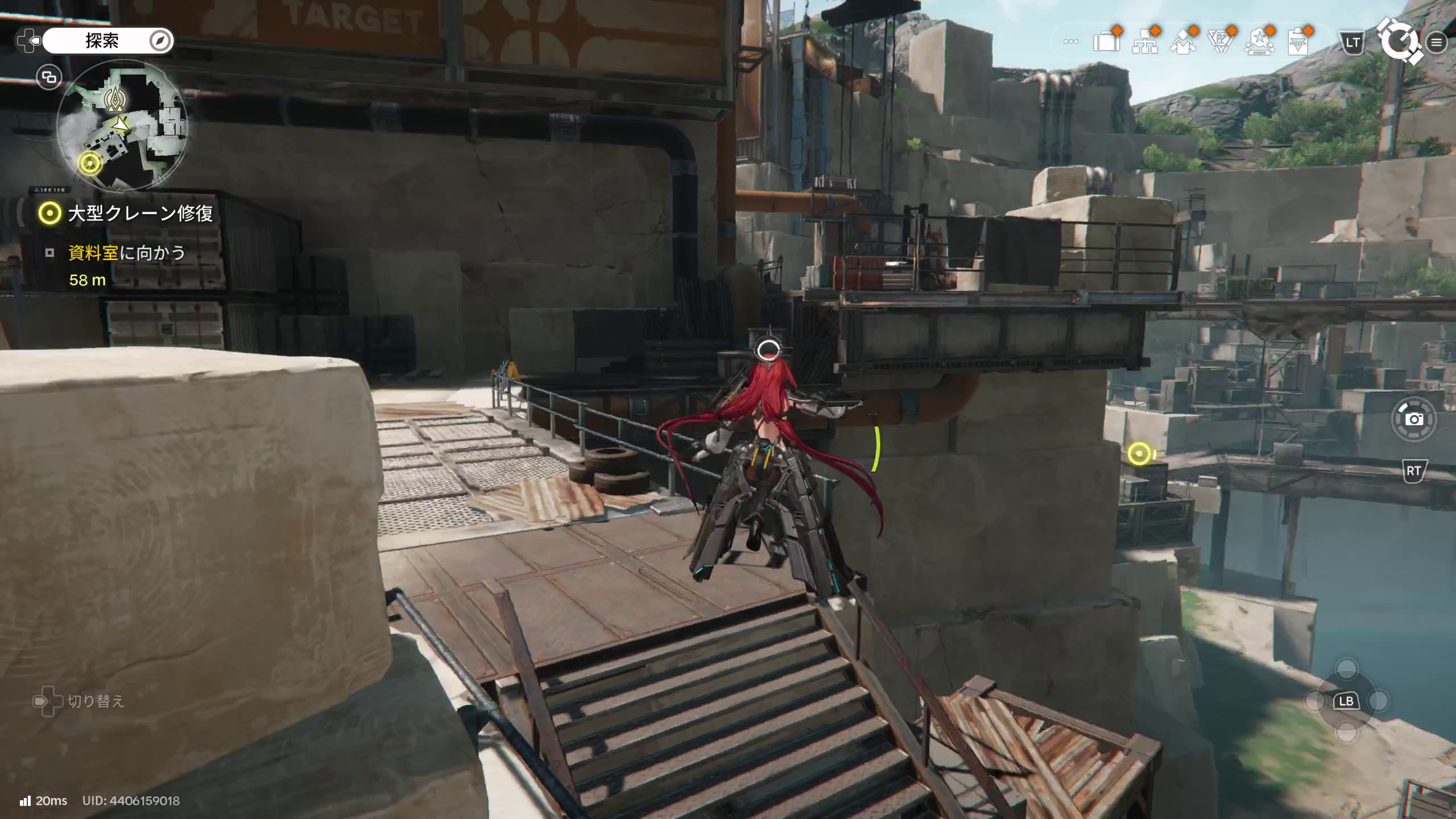Open the 大型クレーン修復 quest tracker
This screenshot has height=819, width=1456.
pyautogui.click(x=139, y=213)
